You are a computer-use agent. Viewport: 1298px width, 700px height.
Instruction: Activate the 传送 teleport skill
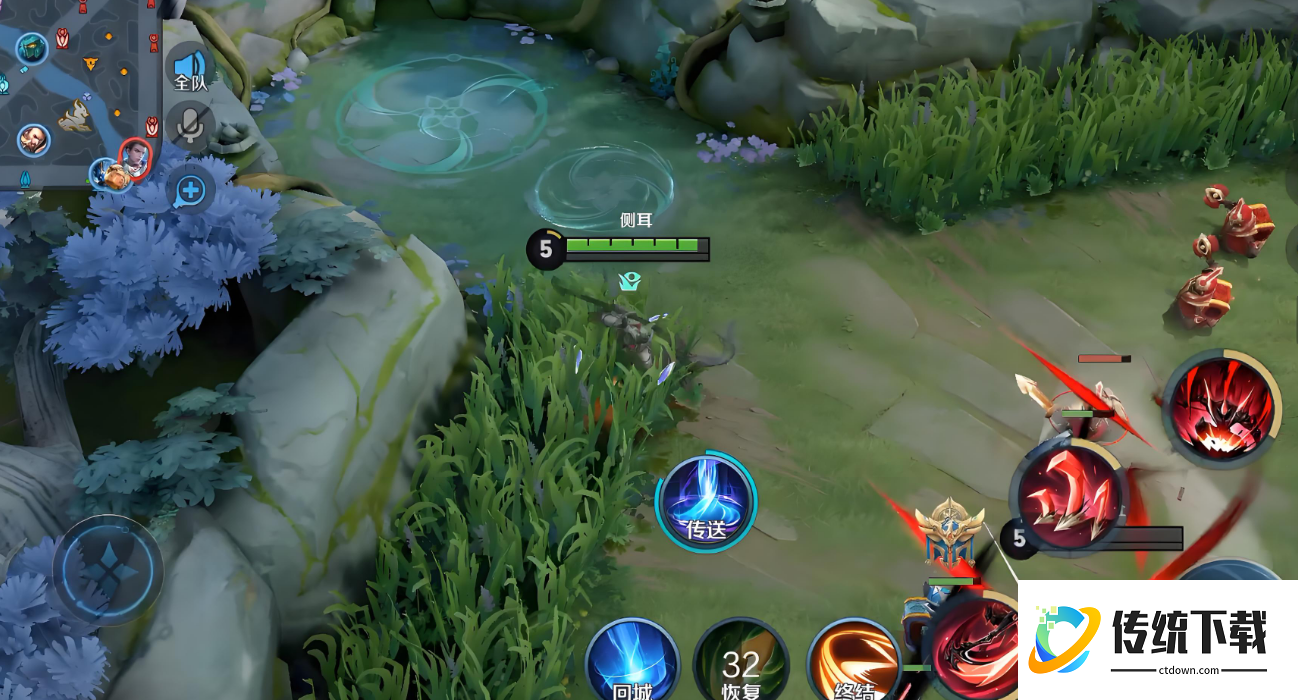pos(706,501)
